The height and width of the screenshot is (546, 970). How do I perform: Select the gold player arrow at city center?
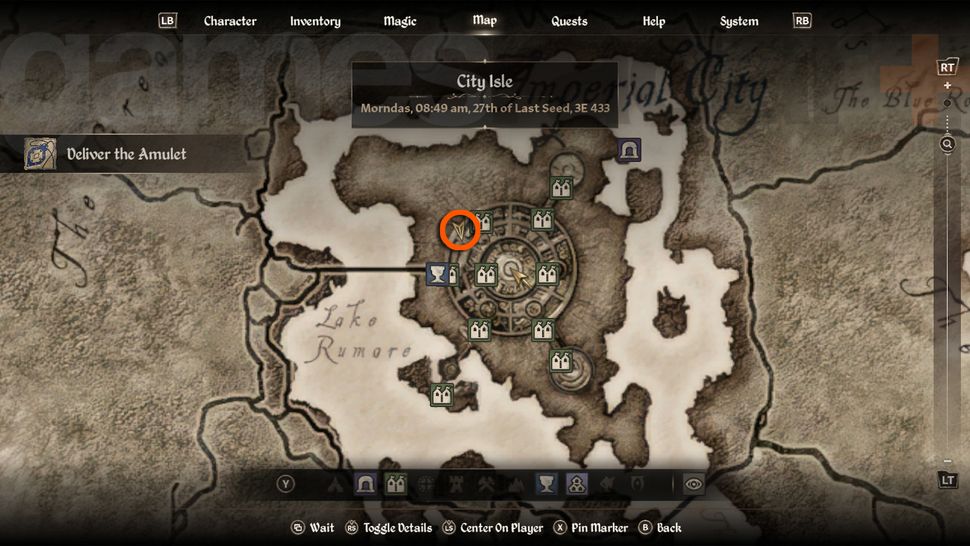click(x=520, y=275)
